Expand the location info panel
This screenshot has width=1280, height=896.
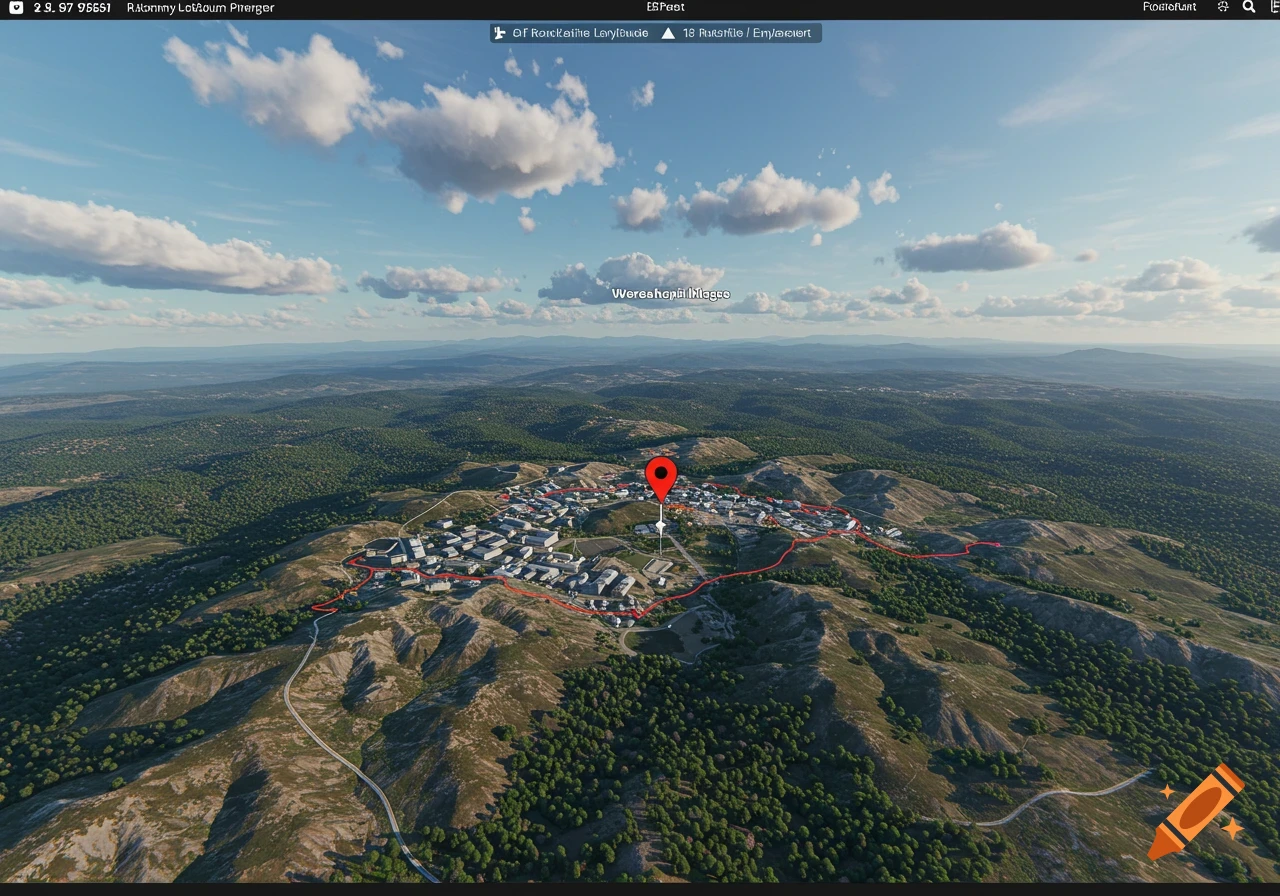[200, 7]
